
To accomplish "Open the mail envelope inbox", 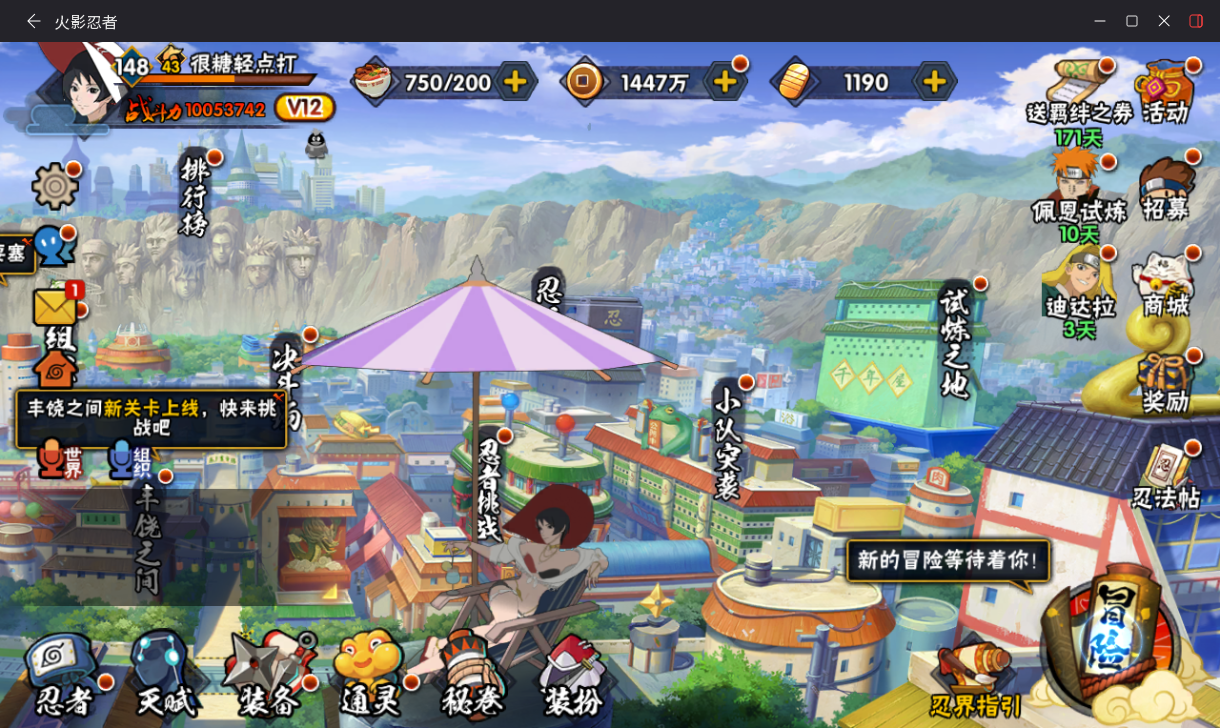I will click(x=56, y=306).
